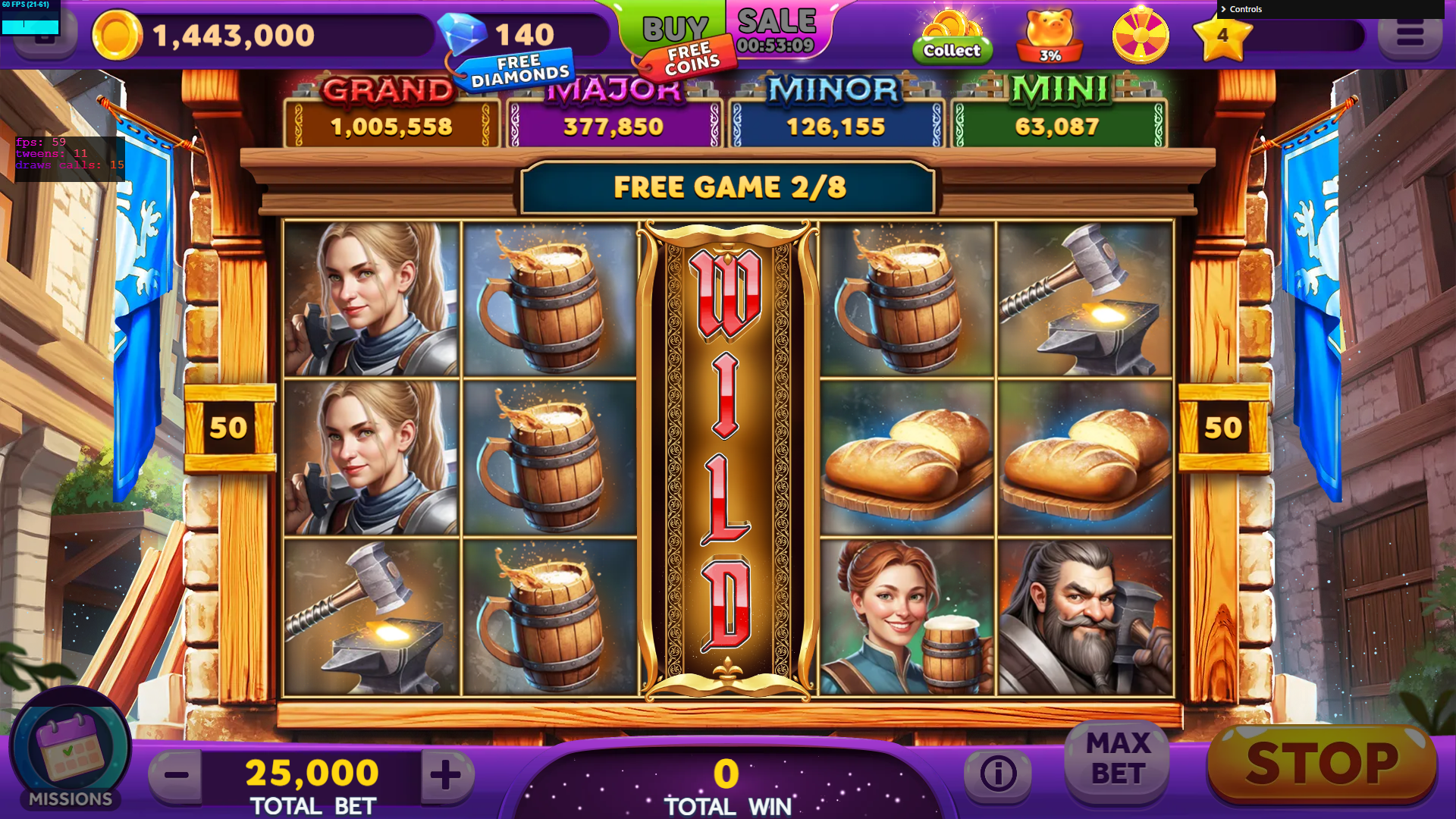The width and height of the screenshot is (1456, 819).
Task: Click the gold coin balance icon
Action: coord(117,36)
